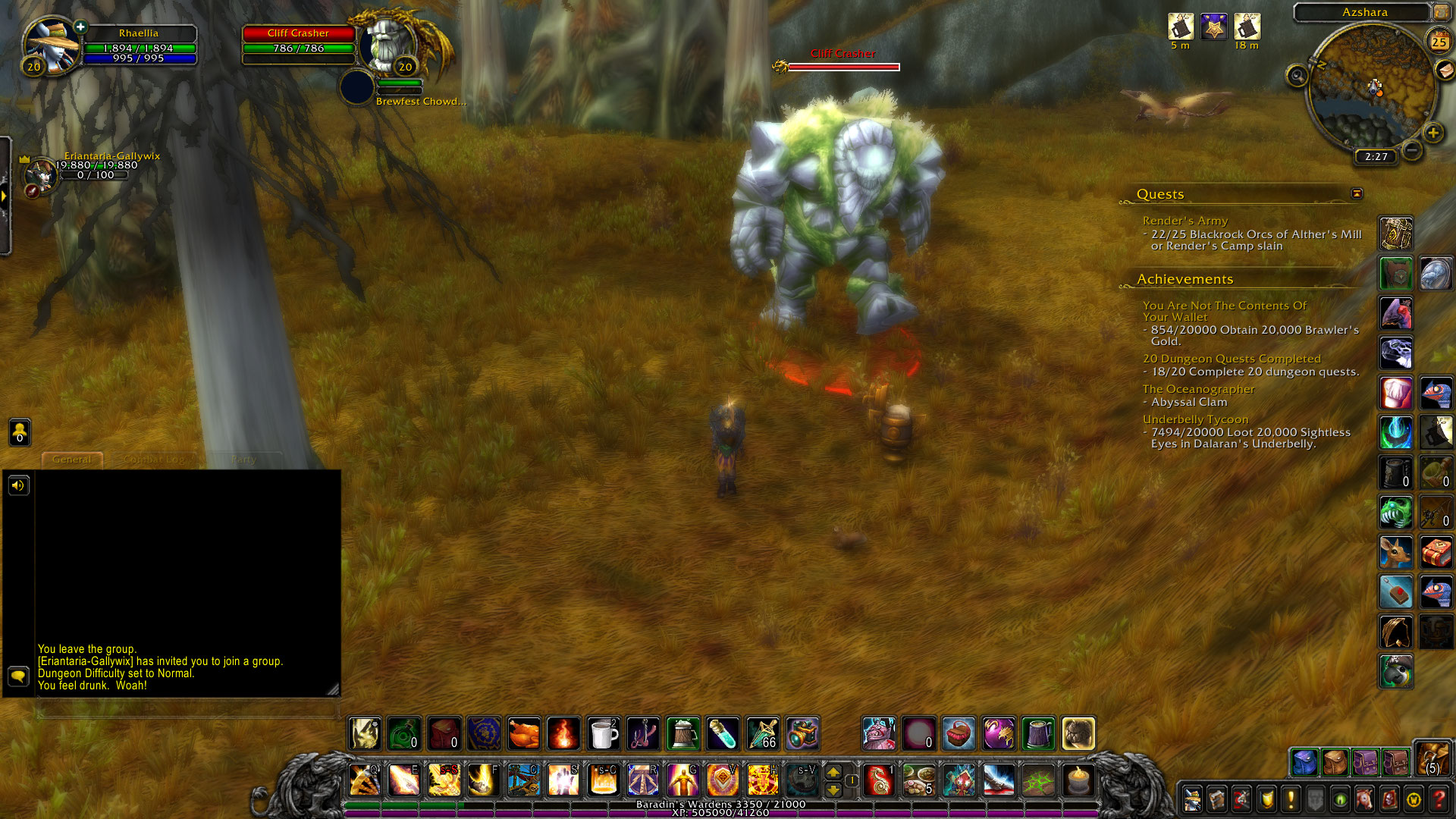Viewport: 1456px width, 819px height.
Task: Zoom in the minimap with the plus button
Action: point(1432,133)
